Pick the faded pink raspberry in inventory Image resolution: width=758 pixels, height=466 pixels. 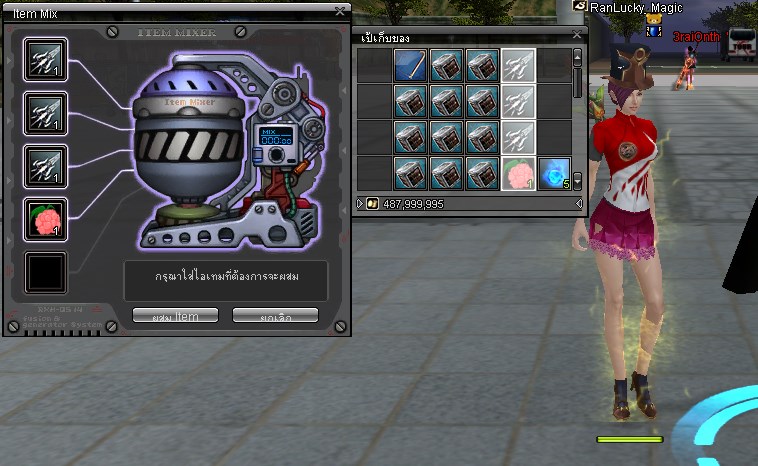click(x=518, y=174)
